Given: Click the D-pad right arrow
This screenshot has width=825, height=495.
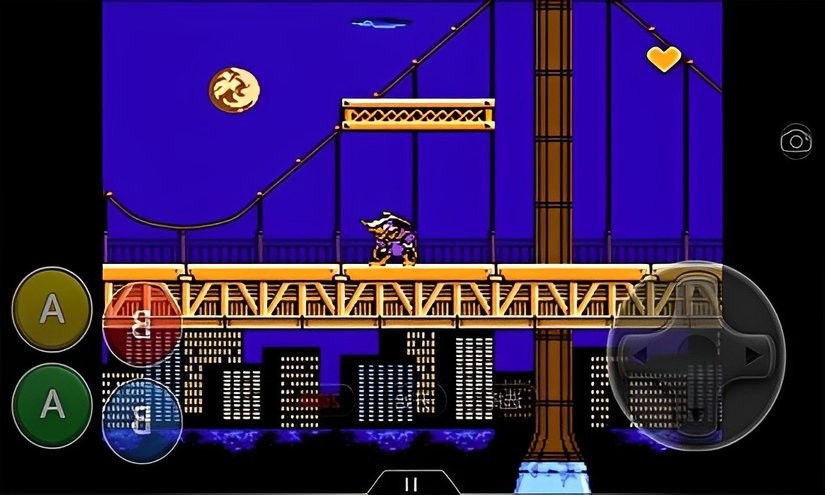Looking at the screenshot, I should coord(753,355).
